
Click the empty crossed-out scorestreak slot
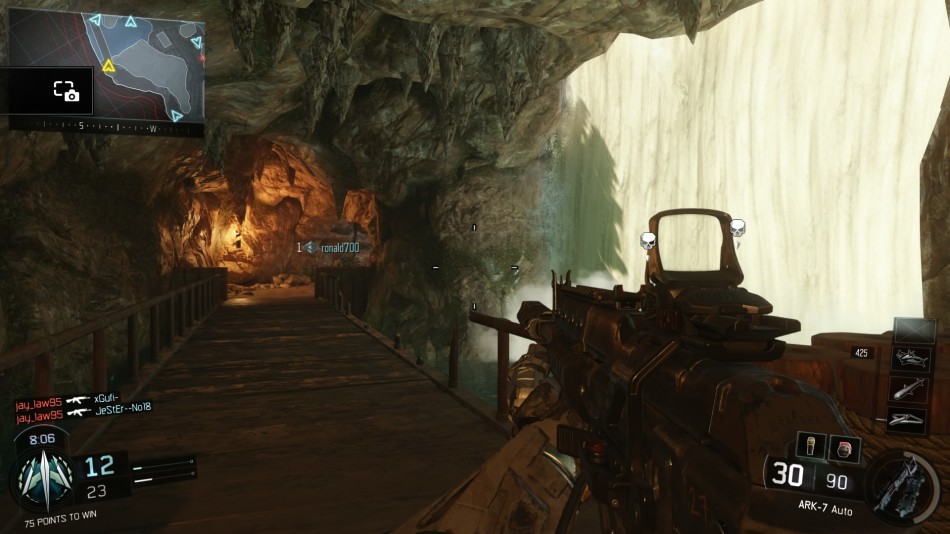(x=913, y=331)
